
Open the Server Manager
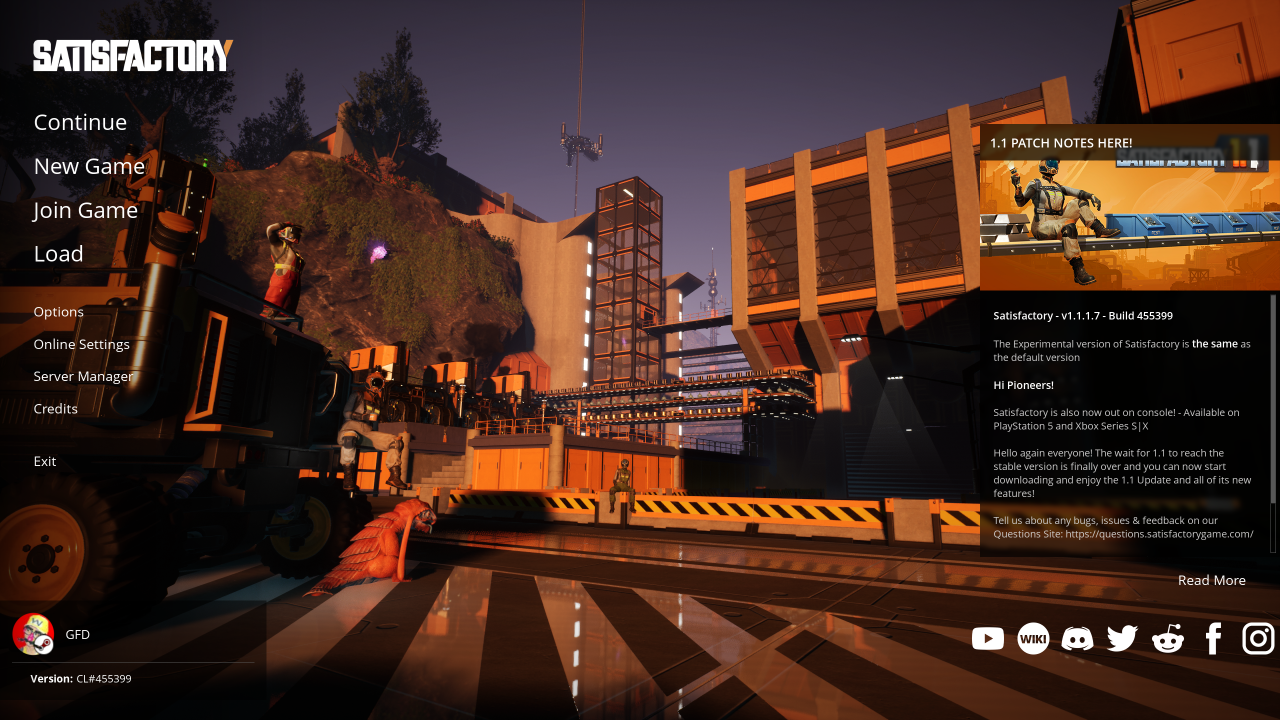82,376
